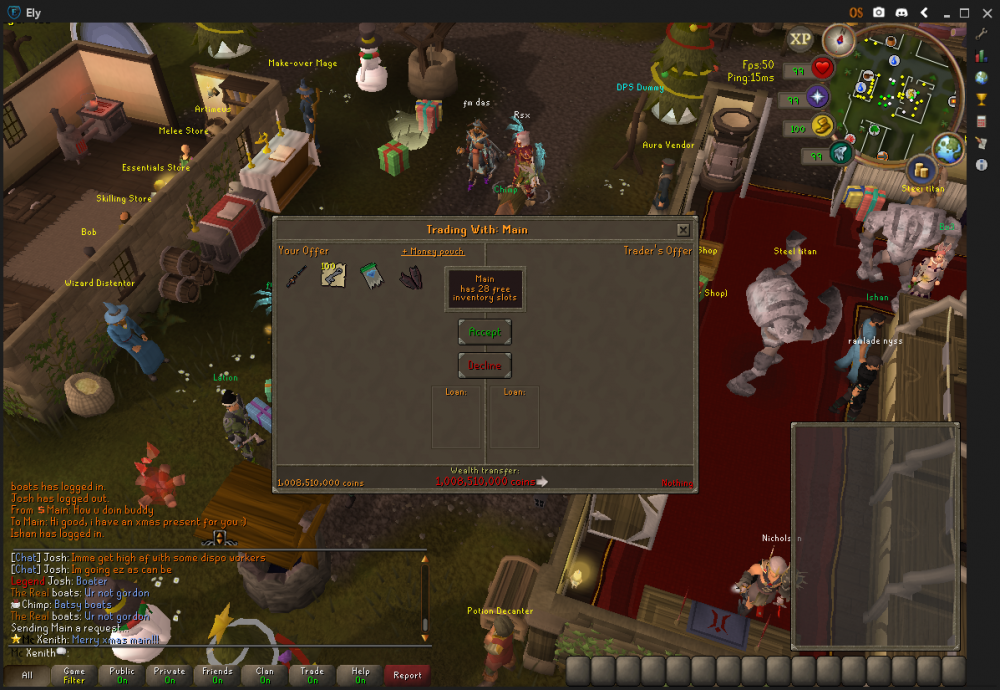Screen dimensions: 1000x690
Task: Open the wrench settings in the sidebar
Action: pyautogui.click(x=981, y=33)
